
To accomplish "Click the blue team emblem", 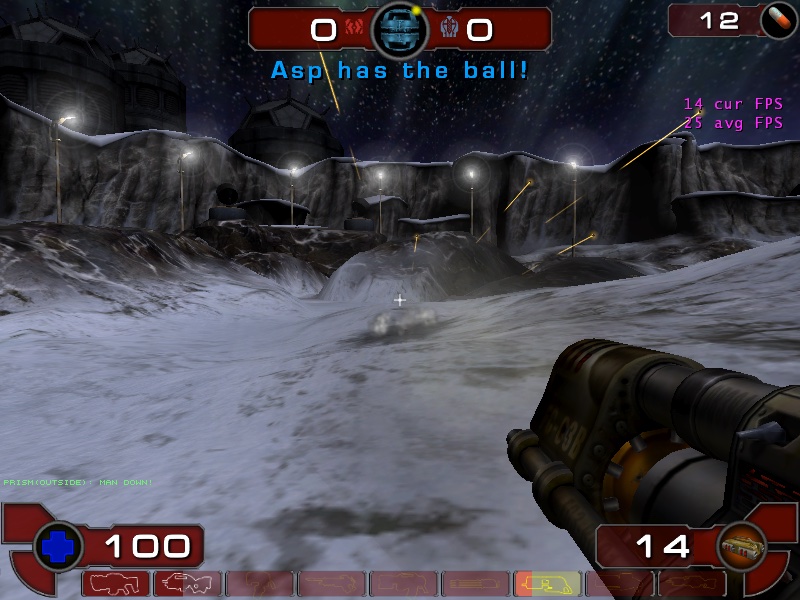I will [447, 29].
